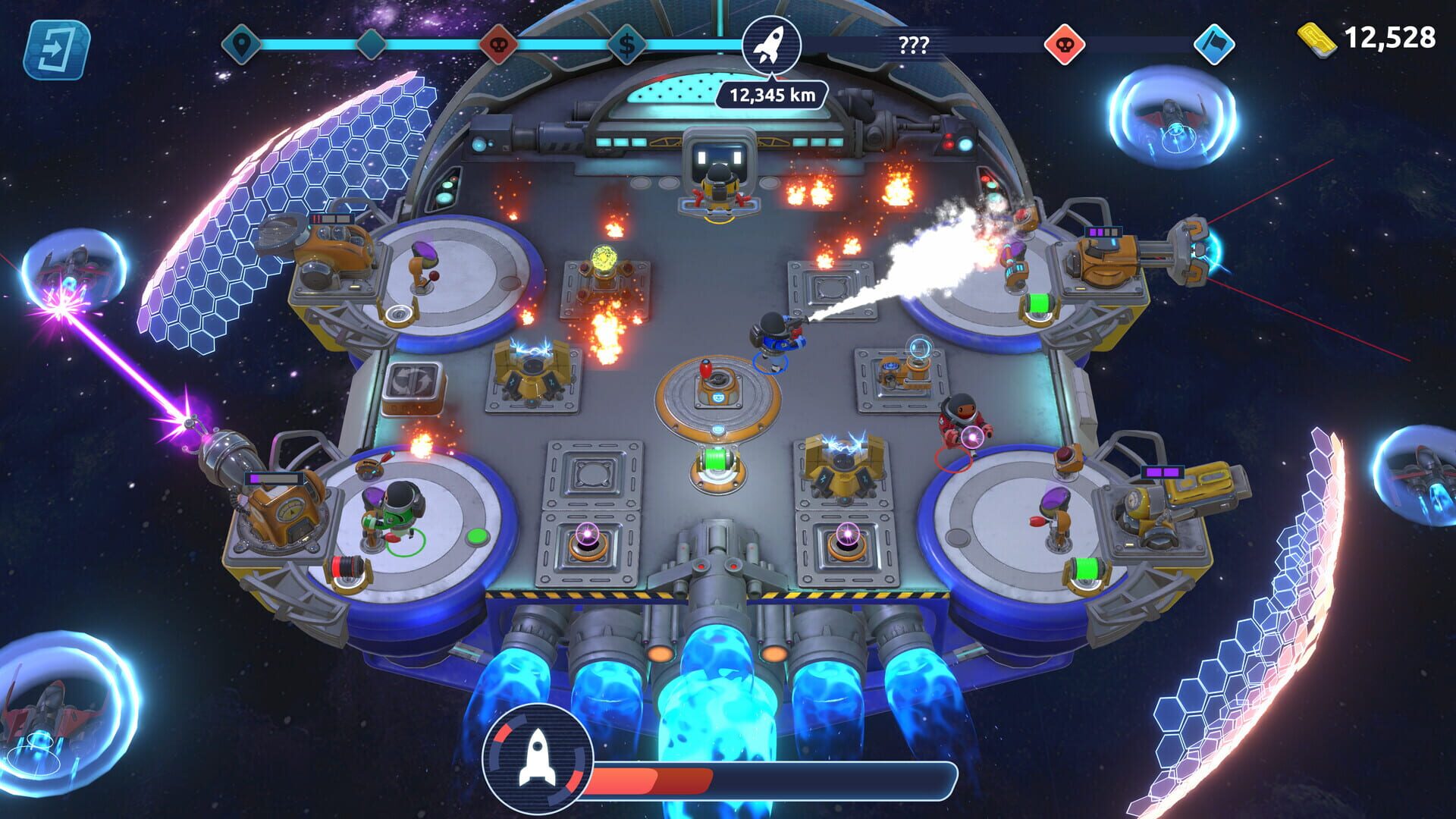
Task: Click the dollar milestone marker on the journey bar
Action: (x=626, y=45)
